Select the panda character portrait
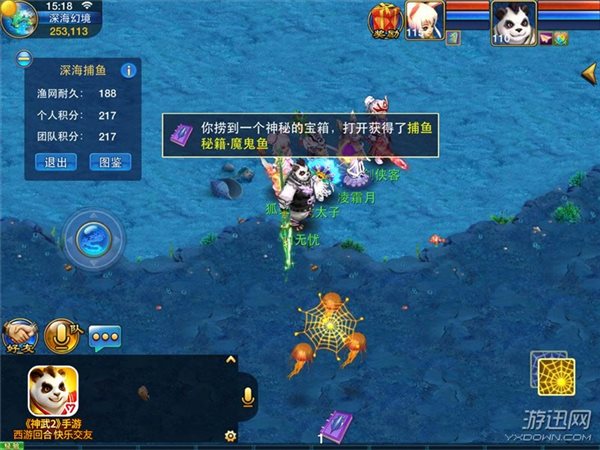The width and height of the screenshot is (600, 450). coord(513,21)
